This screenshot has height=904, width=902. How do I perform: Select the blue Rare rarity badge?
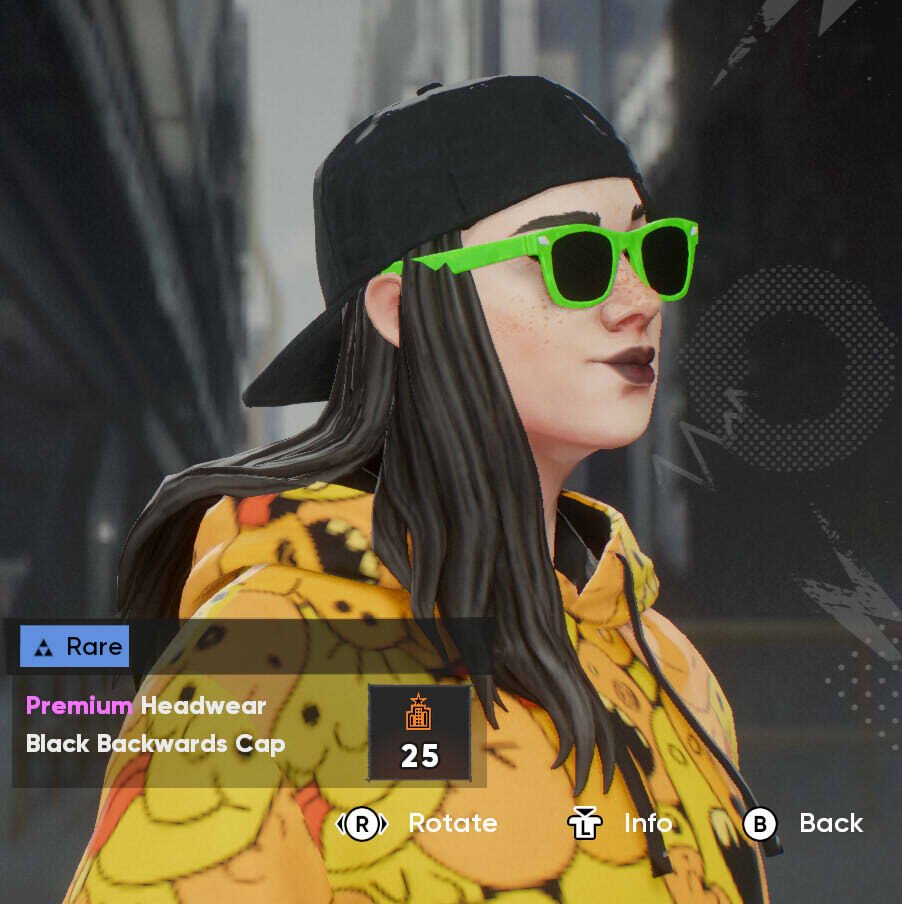(x=75, y=647)
